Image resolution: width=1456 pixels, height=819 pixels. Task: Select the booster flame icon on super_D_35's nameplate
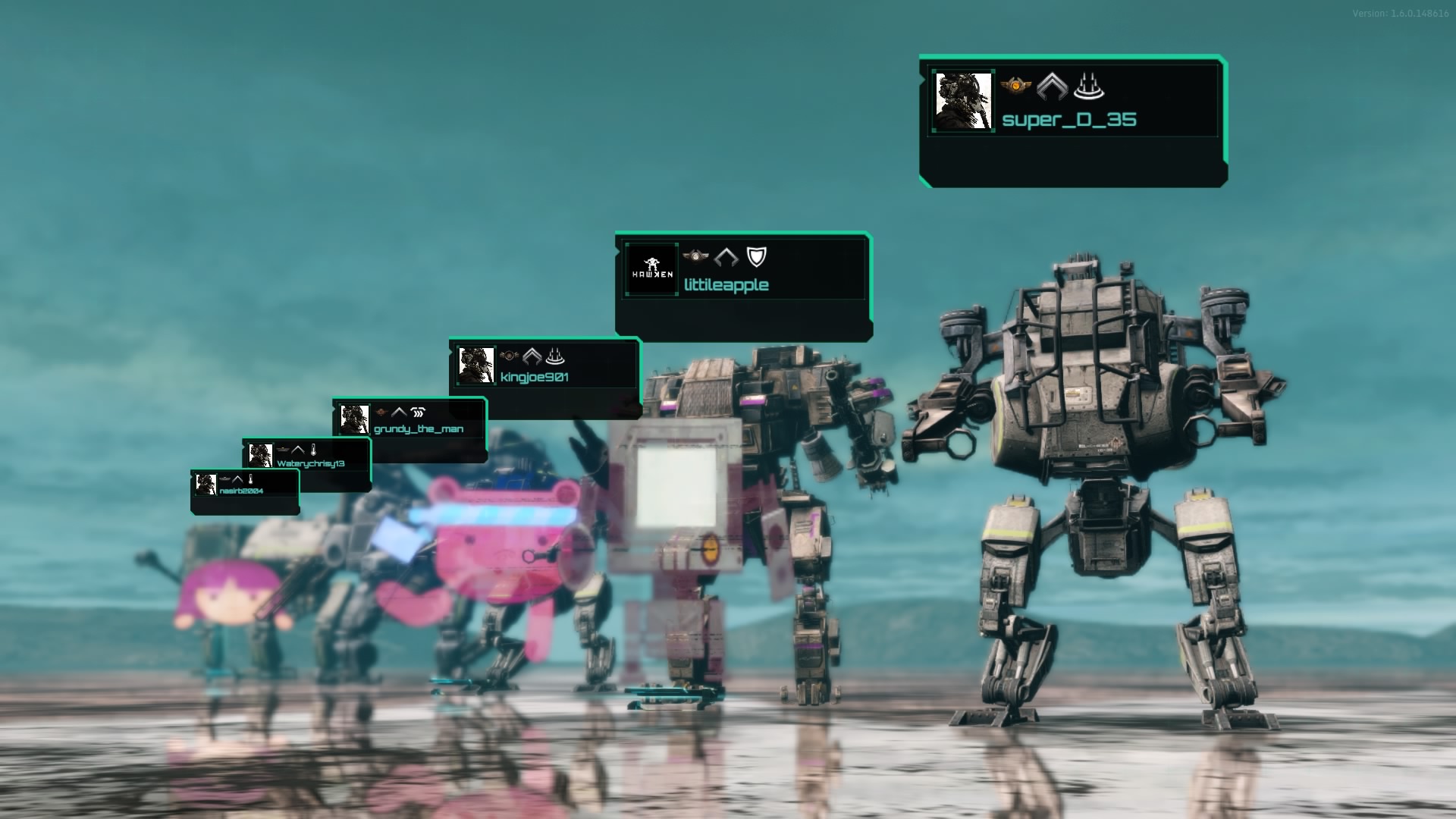point(1087,88)
